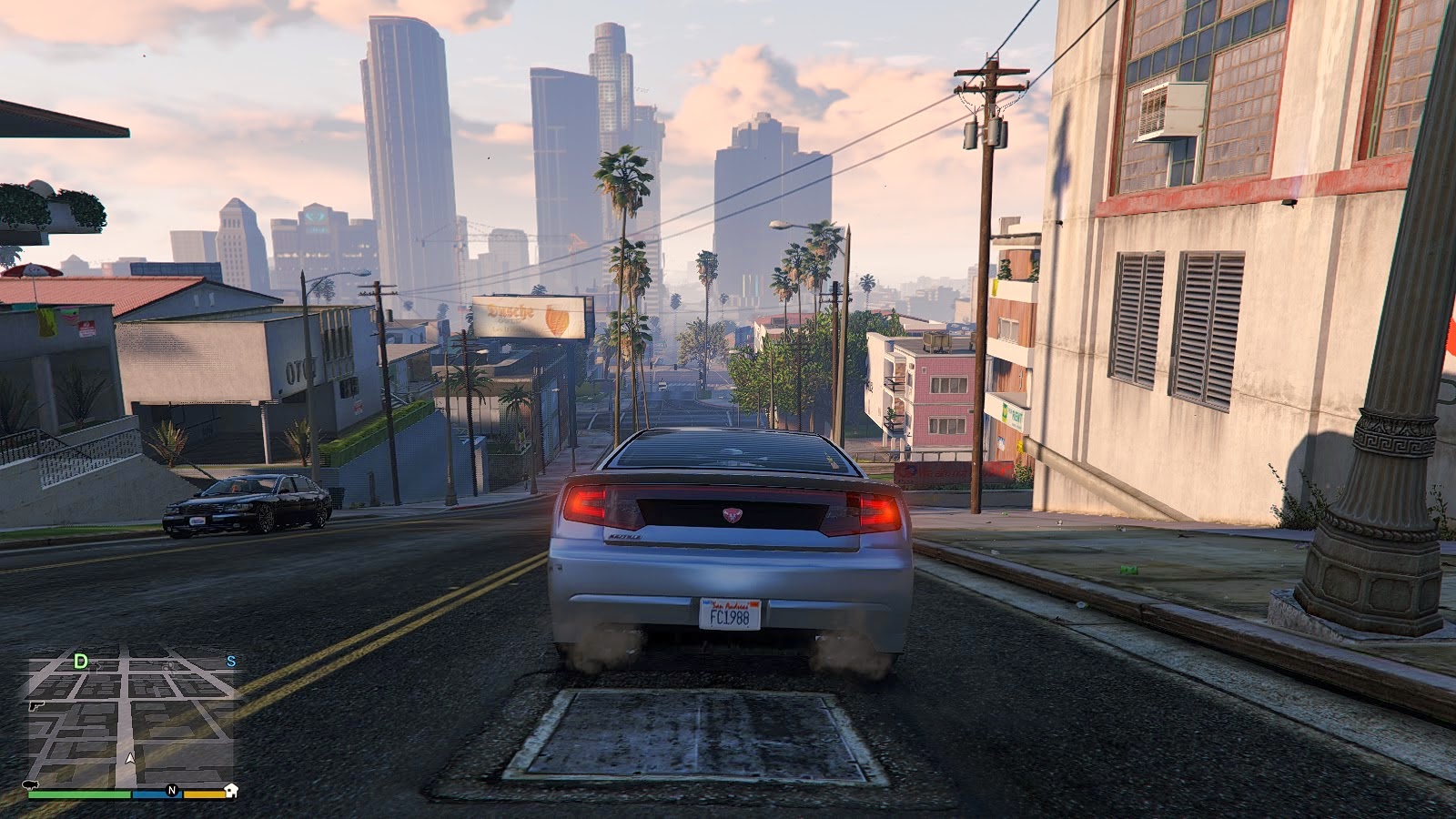Viewport: 1456px width, 819px height.
Task: Click the yellow special ability bar segment
Action: [204, 794]
